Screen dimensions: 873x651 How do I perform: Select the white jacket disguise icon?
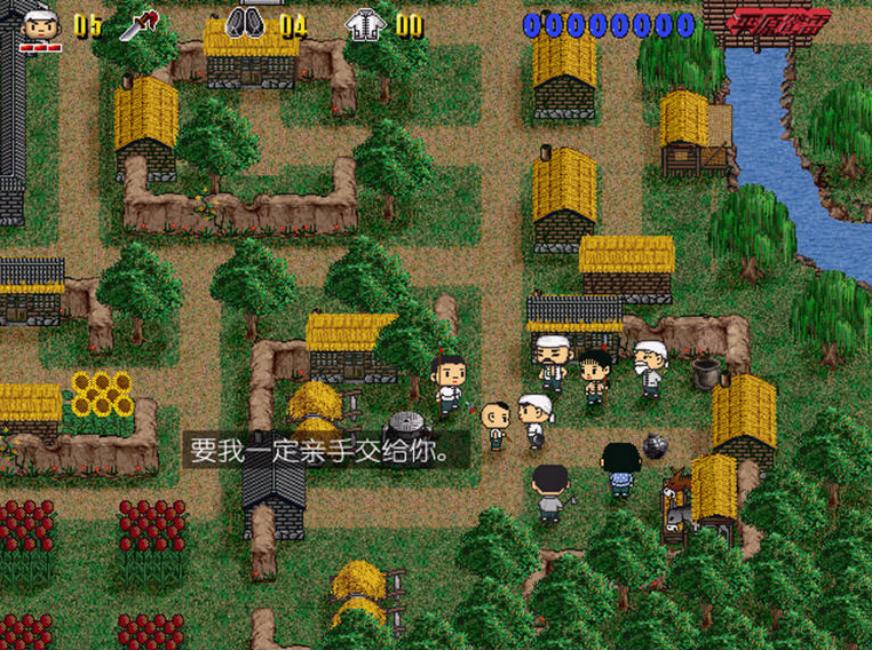point(366,23)
